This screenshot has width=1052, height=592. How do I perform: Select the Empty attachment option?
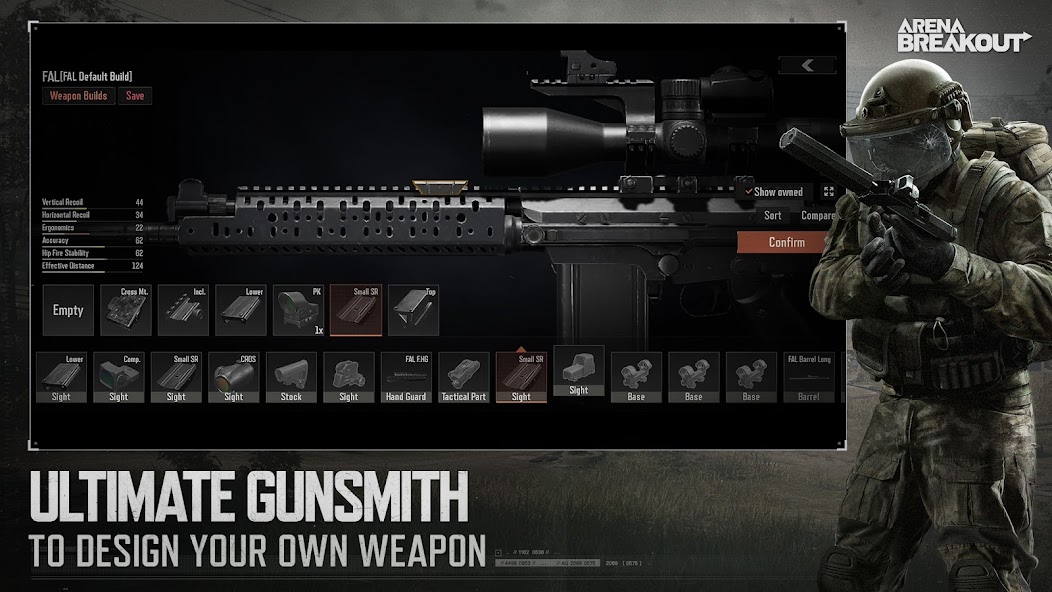pos(68,310)
